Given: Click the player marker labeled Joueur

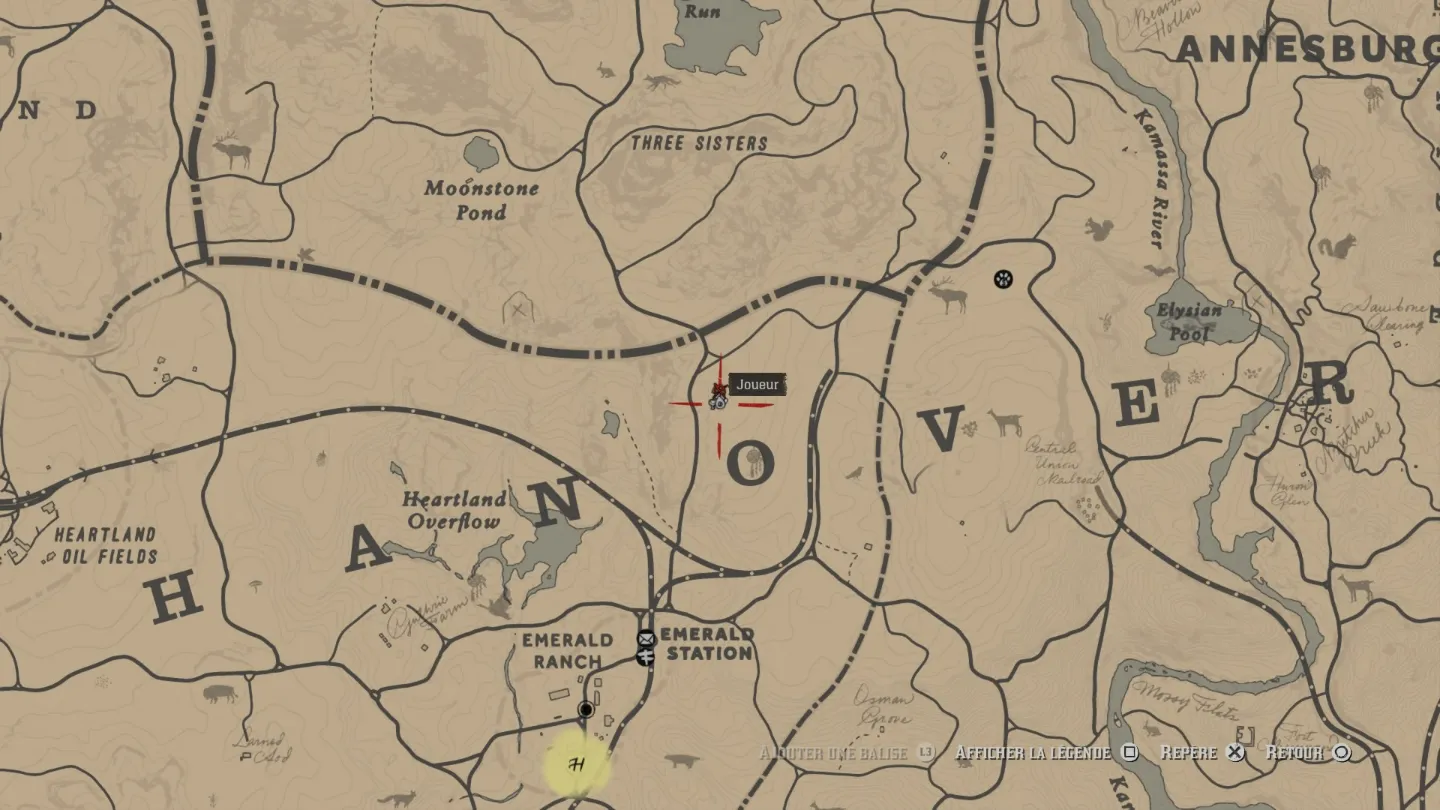Looking at the screenshot, I should coord(718,398).
